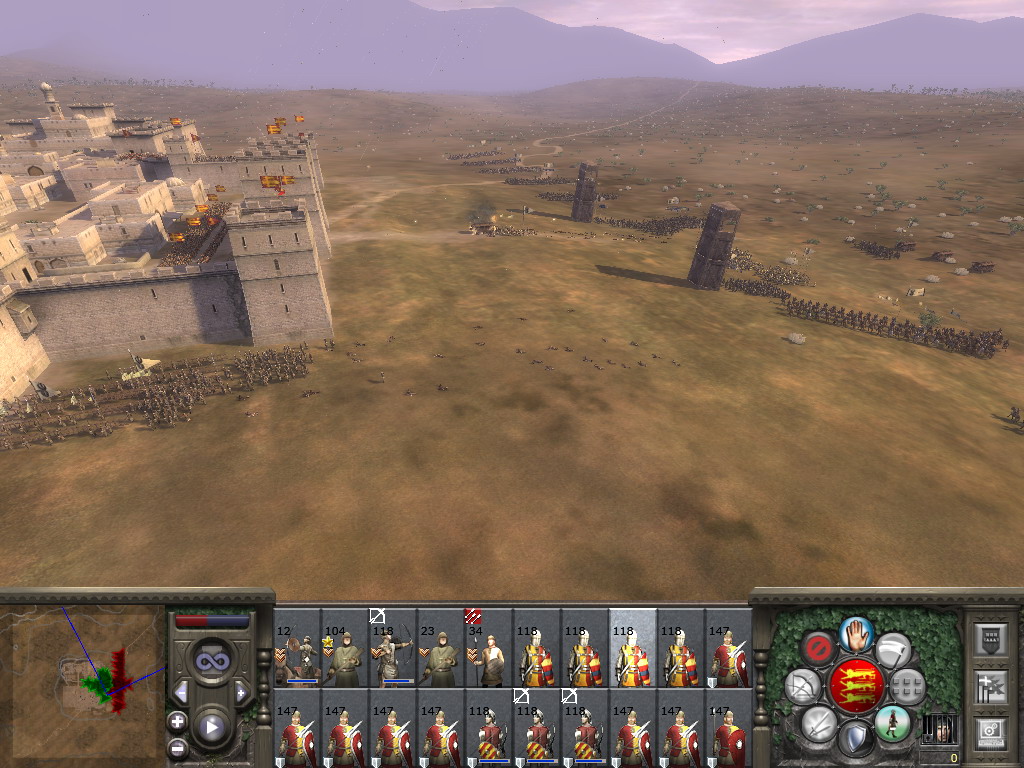Decrease the battle speed with the left arrow
This screenshot has width=1024, height=768.
coord(181,691)
